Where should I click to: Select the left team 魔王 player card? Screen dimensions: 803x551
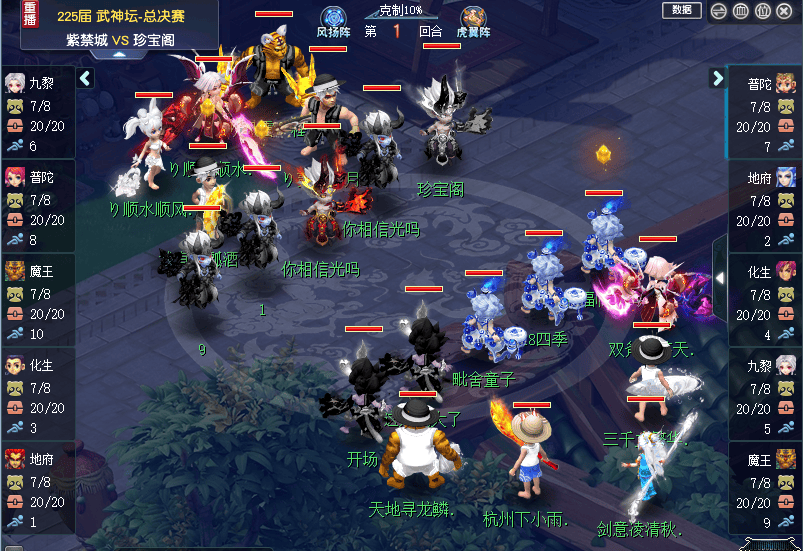(37, 300)
